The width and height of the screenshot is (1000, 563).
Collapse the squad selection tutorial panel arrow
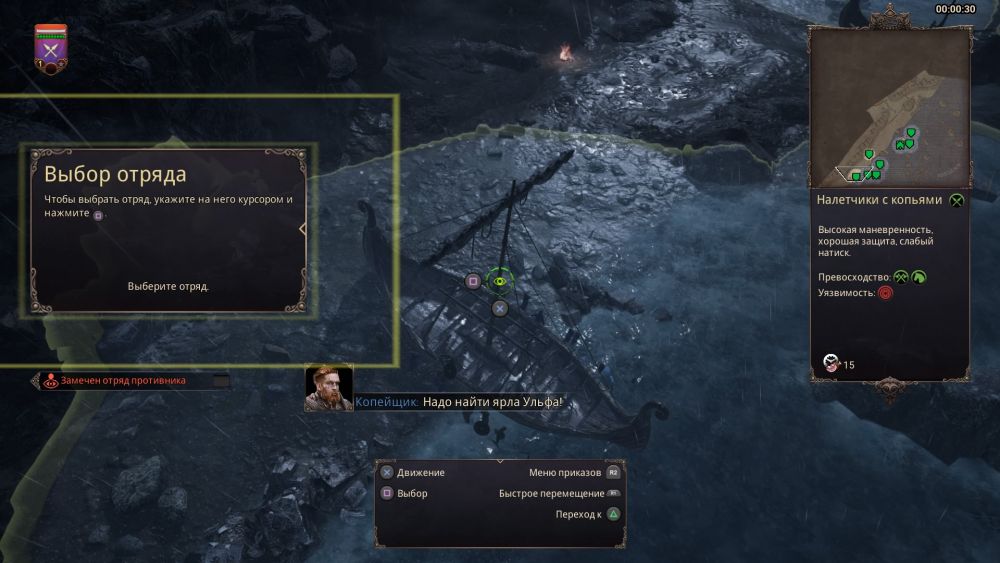point(303,229)
